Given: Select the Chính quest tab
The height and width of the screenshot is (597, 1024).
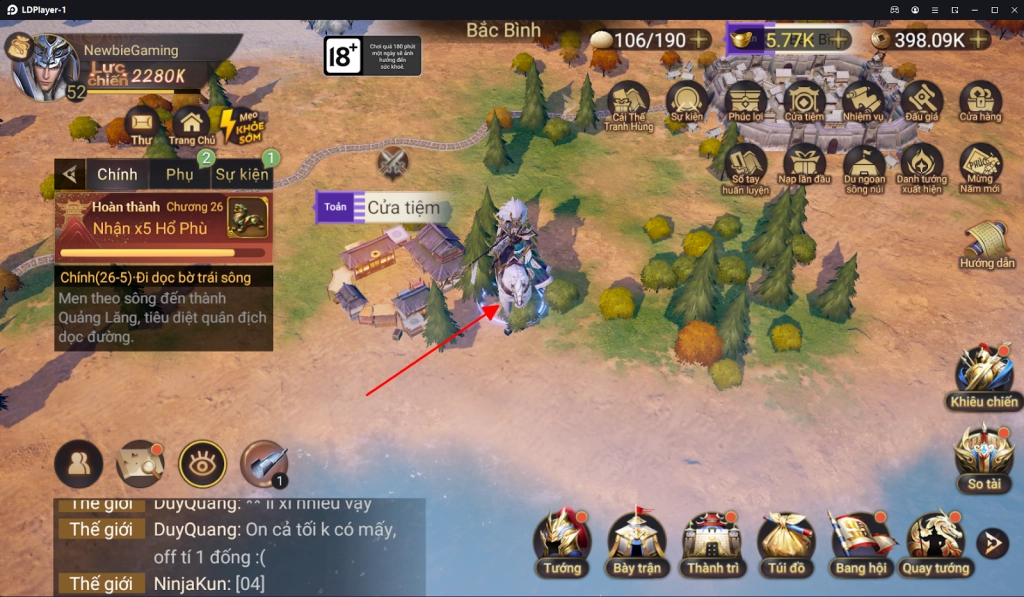Looking at the screenshot, I should click(117, 174).
